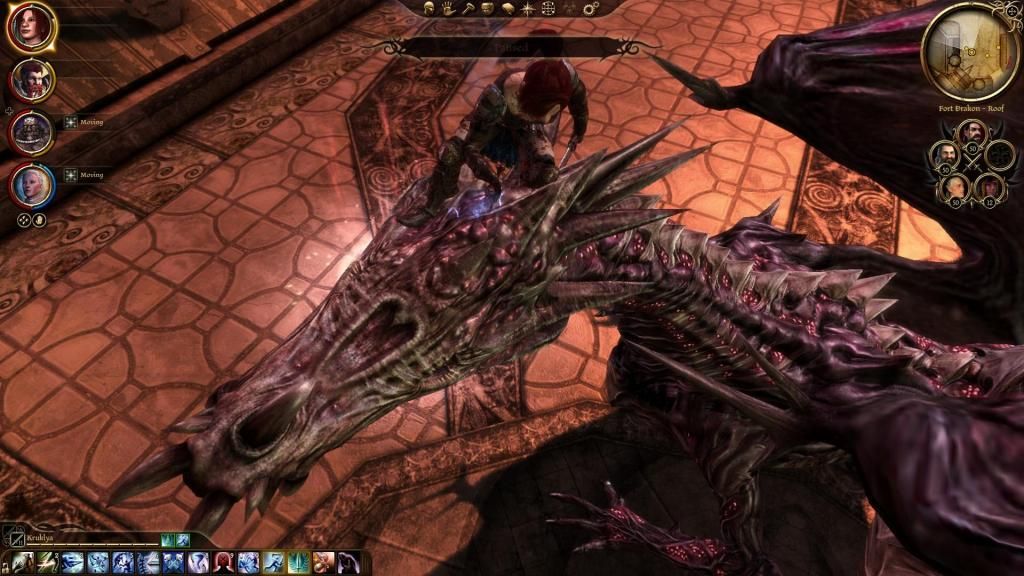Open the hammer icon in top menu
Viewport: 1024px width, 576px height.
469,9
